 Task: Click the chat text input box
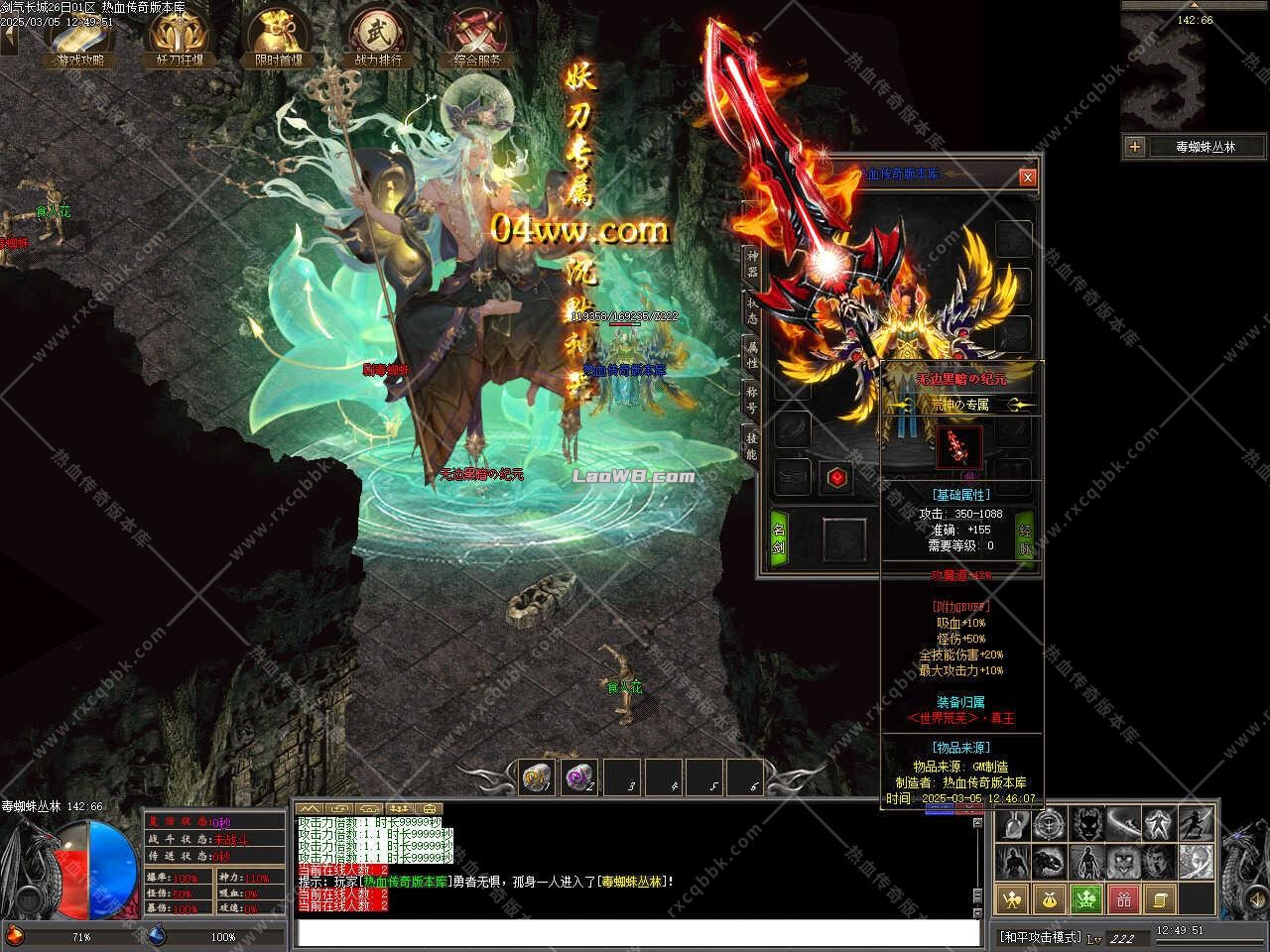tap(637, 933)
